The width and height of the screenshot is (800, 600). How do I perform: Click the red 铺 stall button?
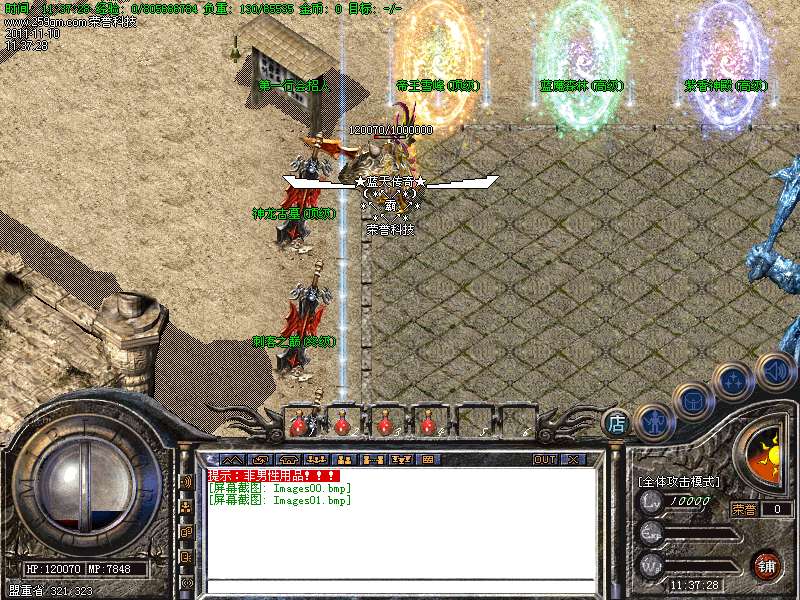click(x=767, y=565)
